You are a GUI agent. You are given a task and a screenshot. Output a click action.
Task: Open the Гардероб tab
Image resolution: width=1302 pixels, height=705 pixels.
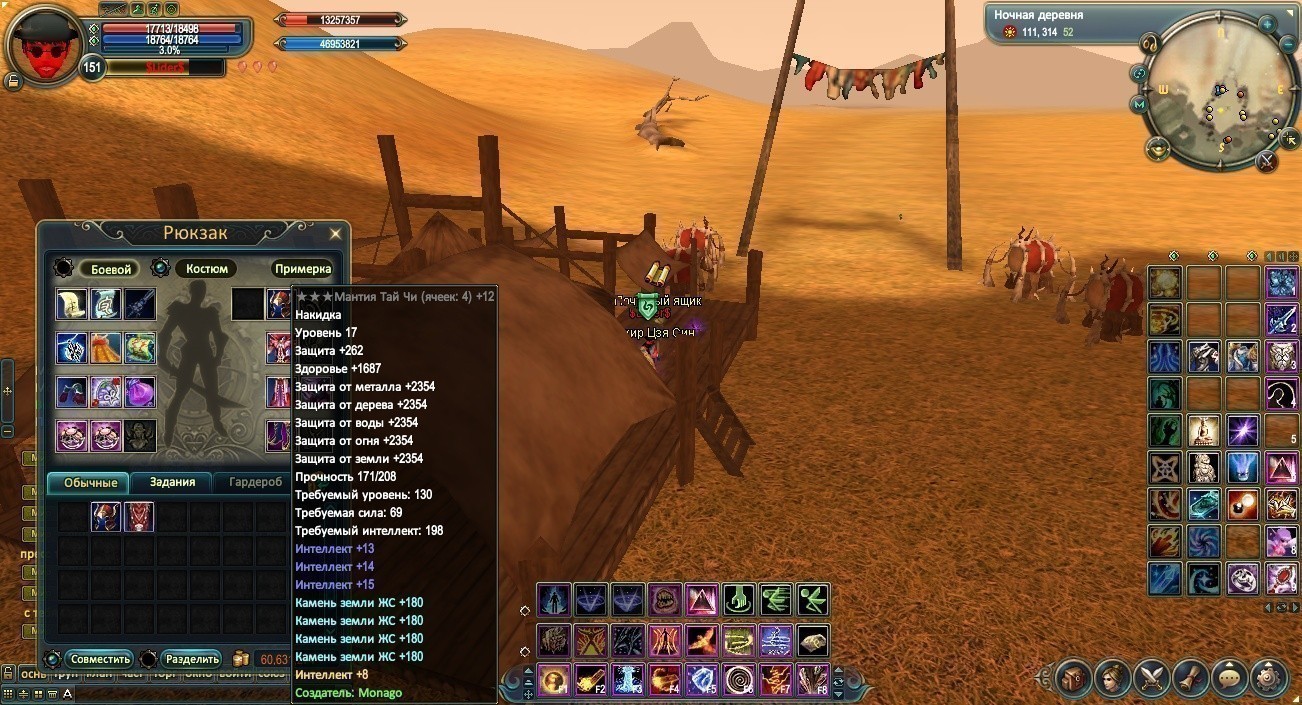tap(255, 483)
